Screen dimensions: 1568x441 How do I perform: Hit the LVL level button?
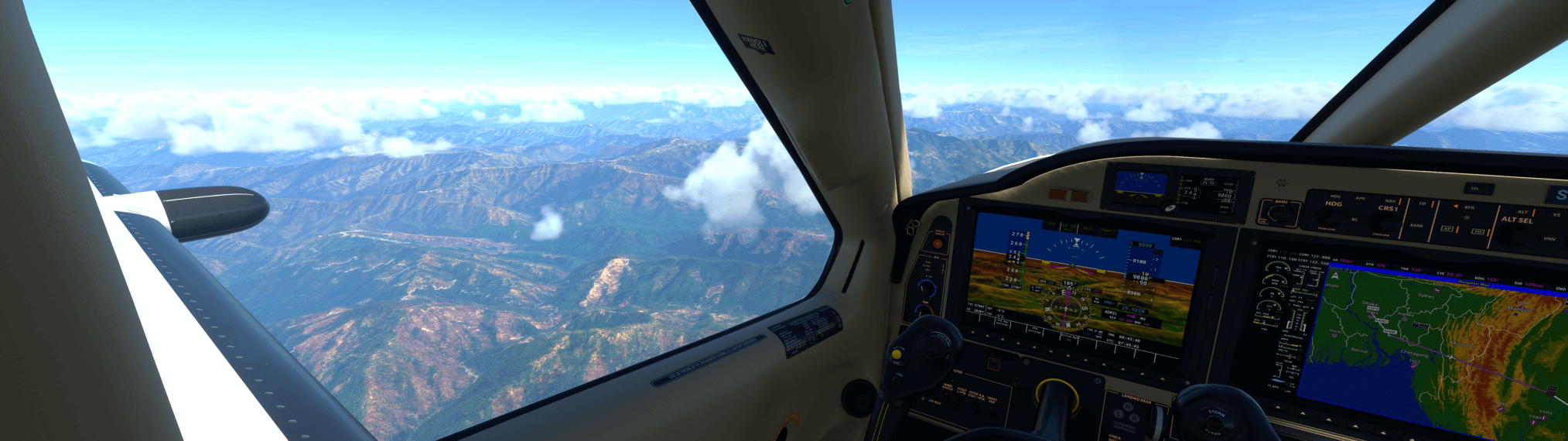pyautogui.click(x=1475, y=188)
